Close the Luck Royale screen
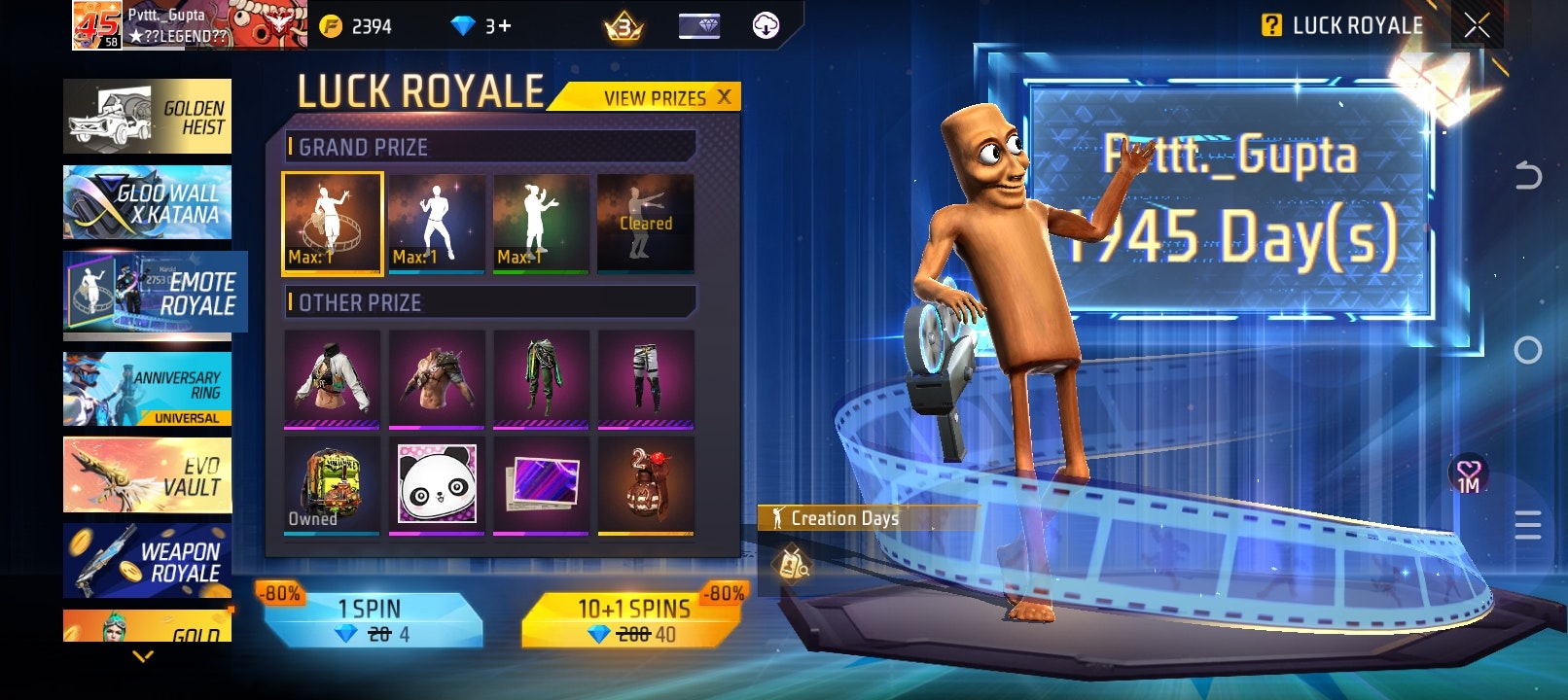The image size is (1568, 700). [x=1477, y=26]
